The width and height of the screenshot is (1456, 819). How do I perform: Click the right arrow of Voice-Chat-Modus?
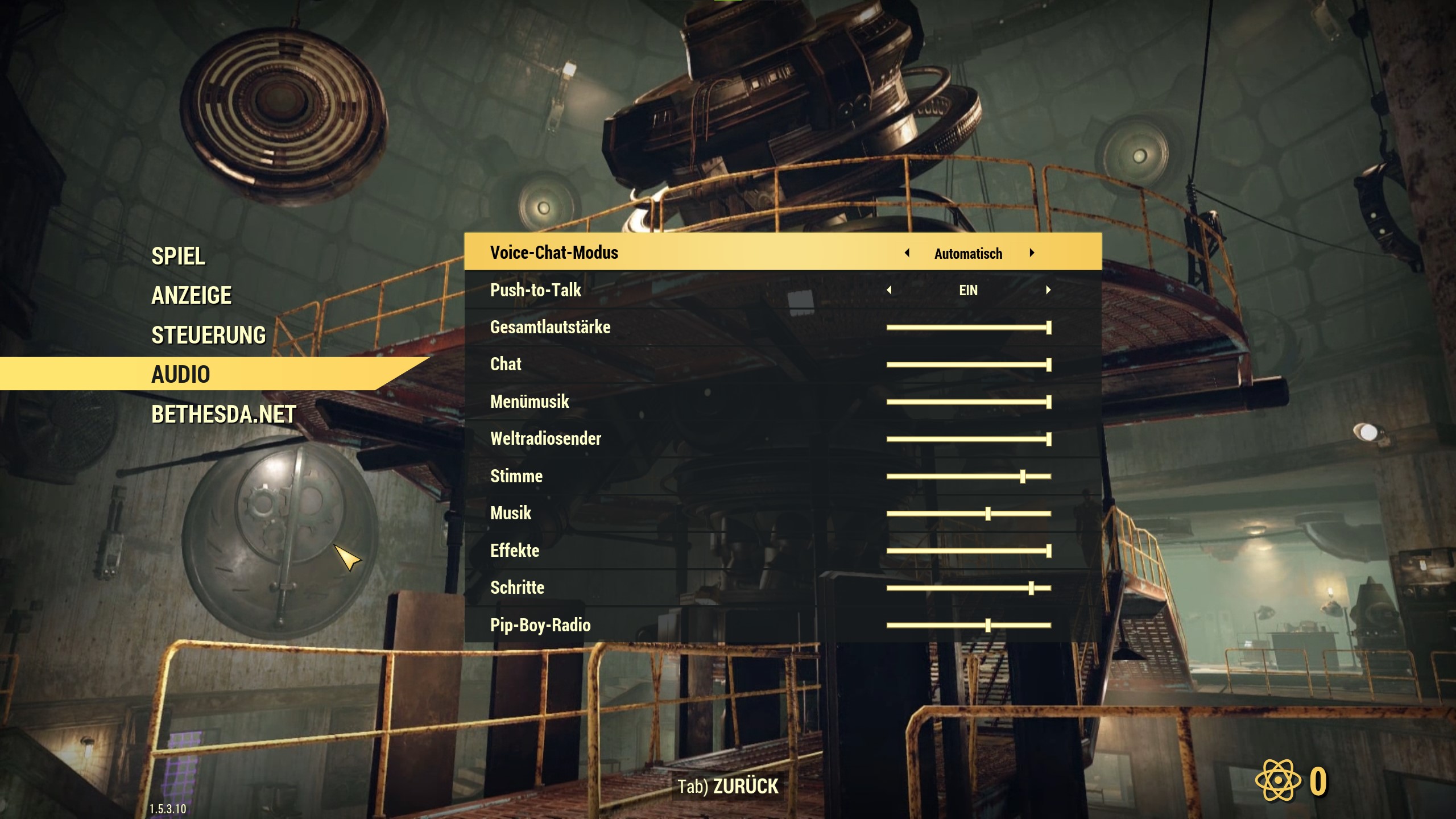1032,253
